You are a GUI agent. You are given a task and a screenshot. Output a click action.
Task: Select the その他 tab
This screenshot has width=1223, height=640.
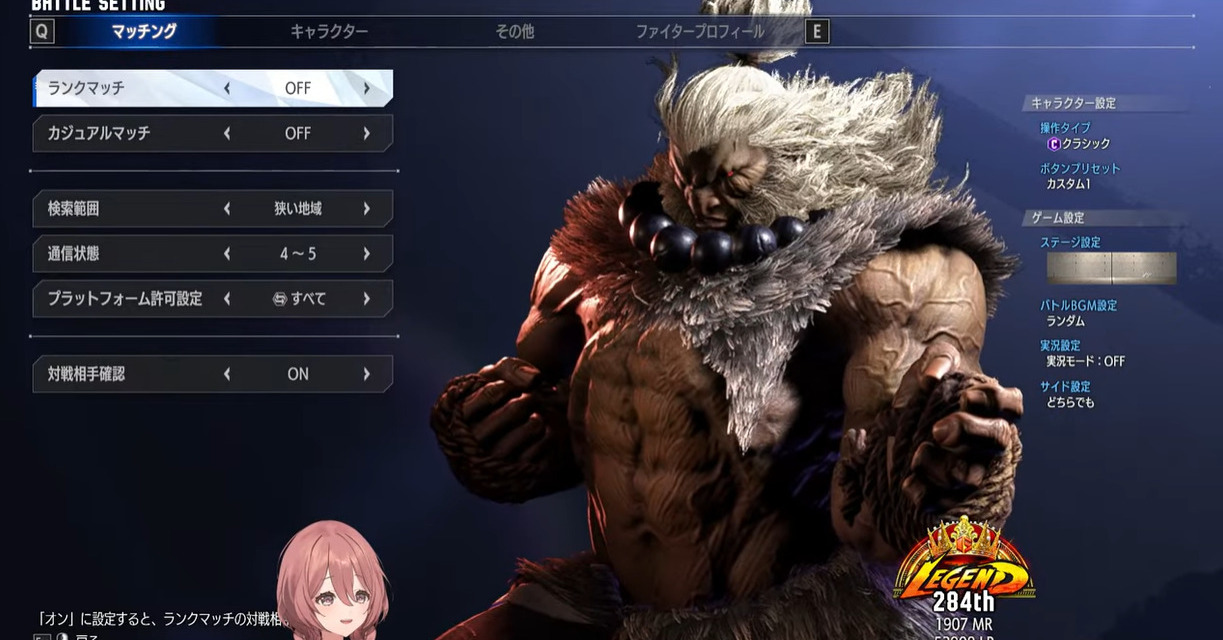[x=514, y=32]
